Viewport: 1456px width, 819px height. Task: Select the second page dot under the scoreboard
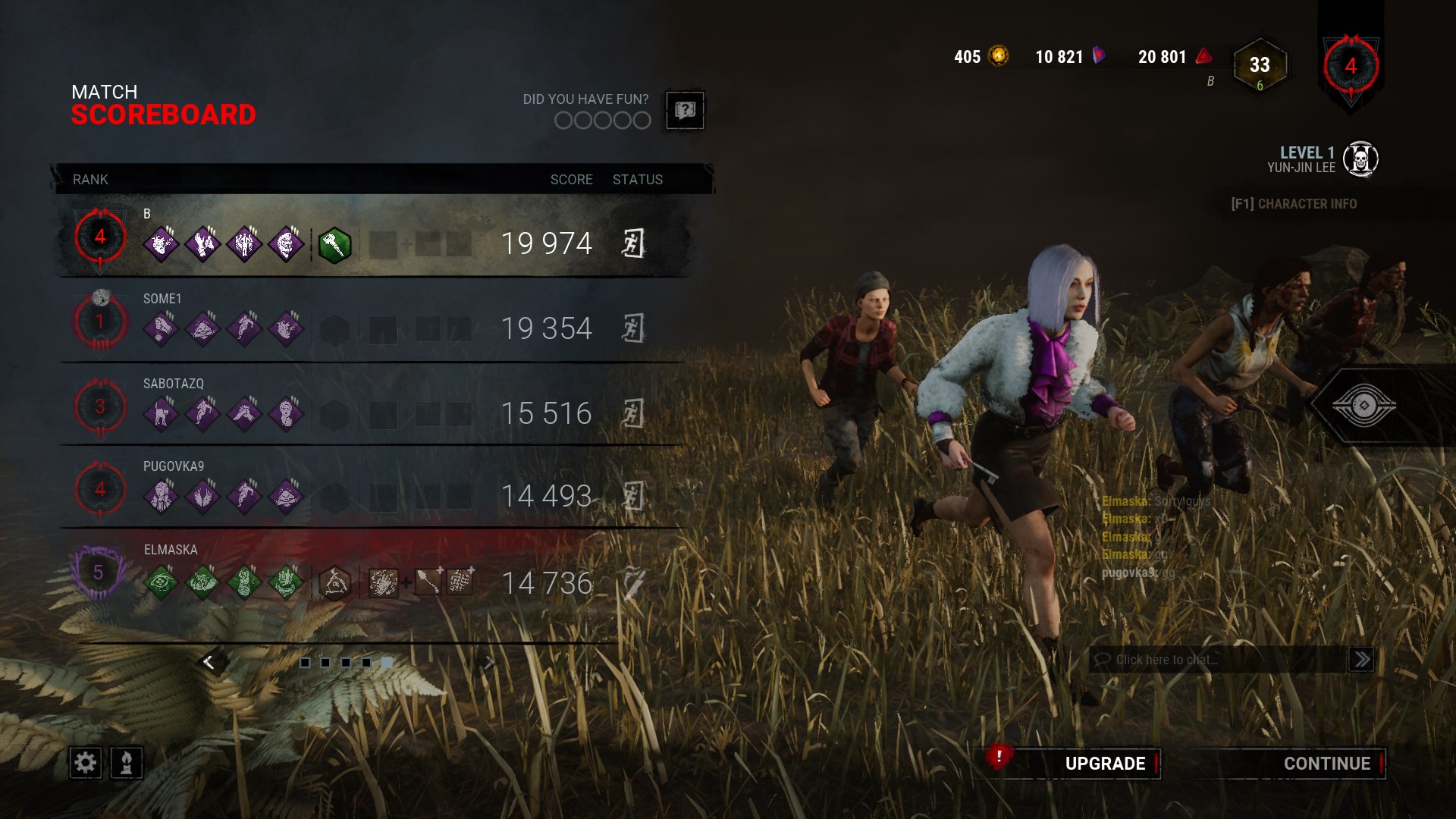[x=325, y=662]
